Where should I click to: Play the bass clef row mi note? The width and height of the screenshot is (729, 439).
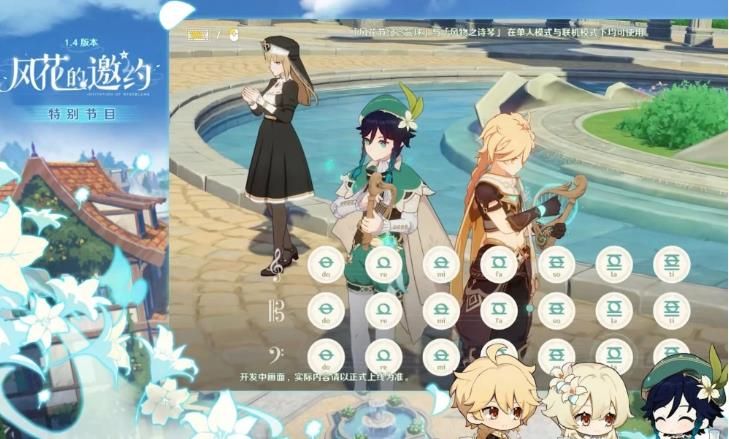click(441, 357)
